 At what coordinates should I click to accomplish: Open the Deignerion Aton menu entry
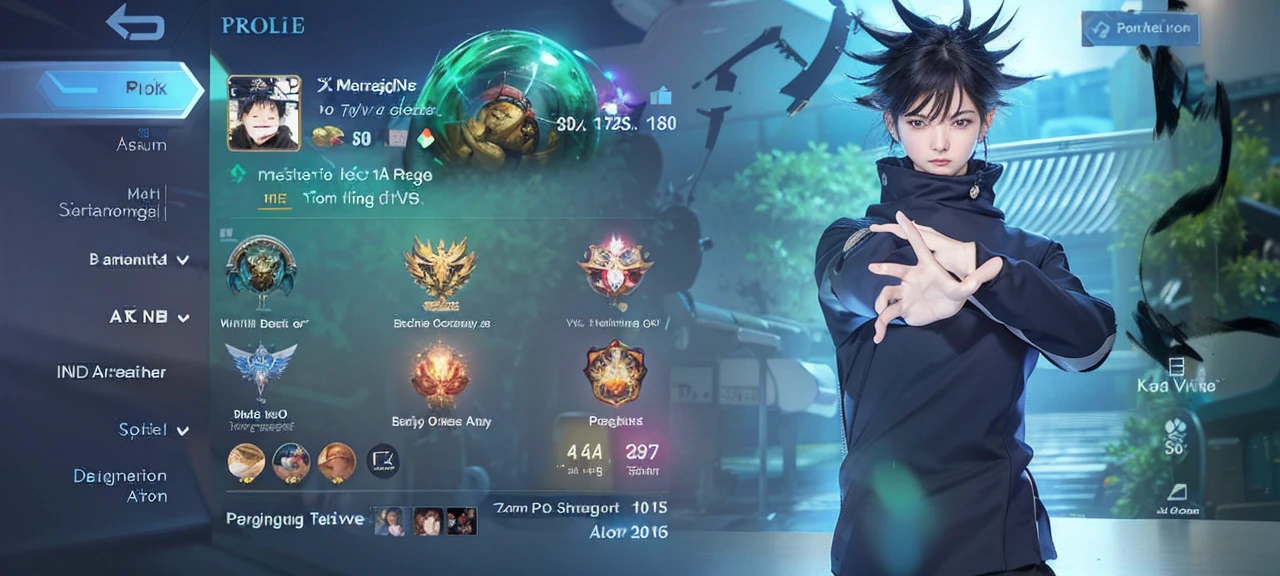click(x=120, y=486)
